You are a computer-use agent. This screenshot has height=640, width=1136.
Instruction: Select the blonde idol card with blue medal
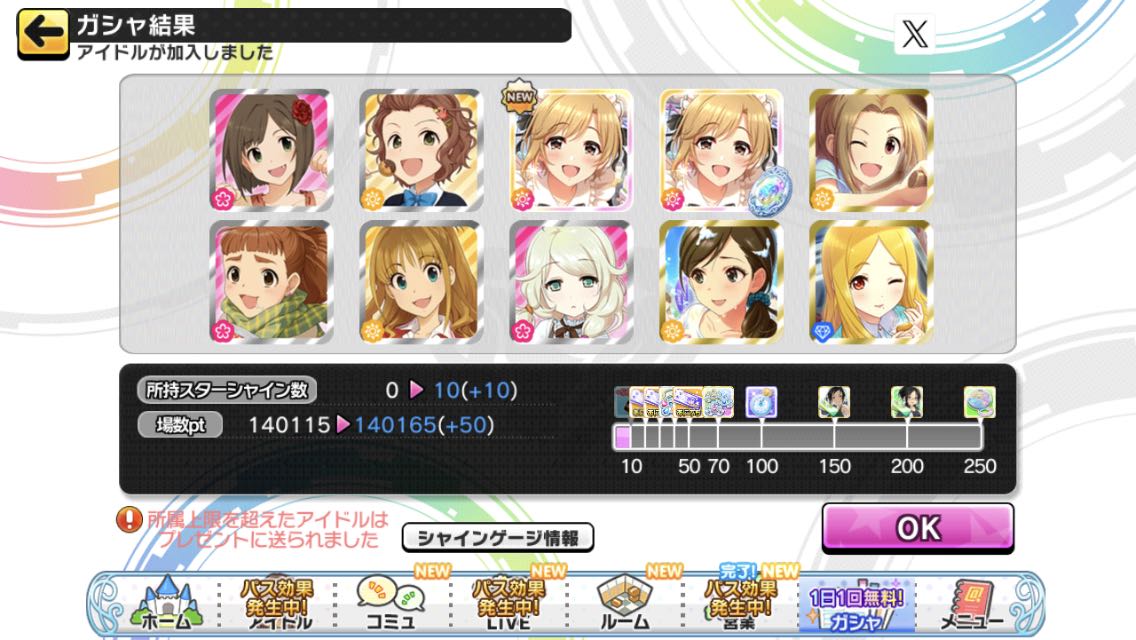tap(720, 151)
